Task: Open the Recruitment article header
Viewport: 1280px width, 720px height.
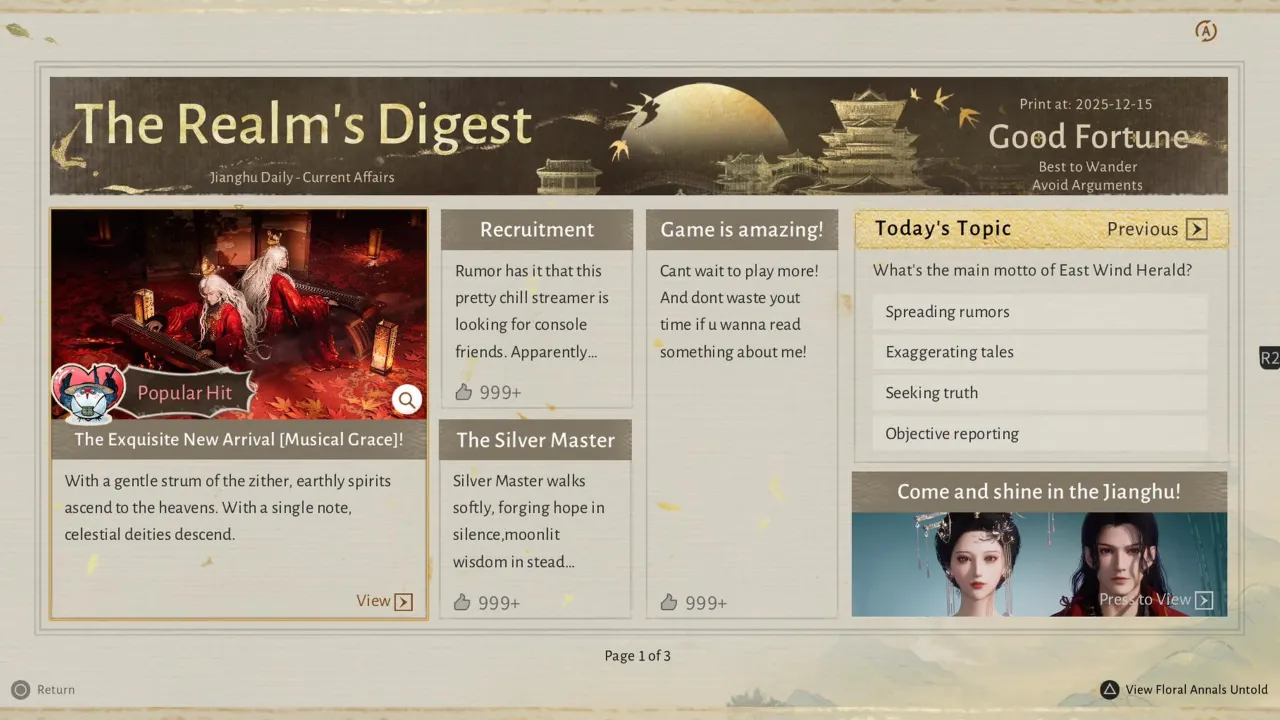Action: 537,229
